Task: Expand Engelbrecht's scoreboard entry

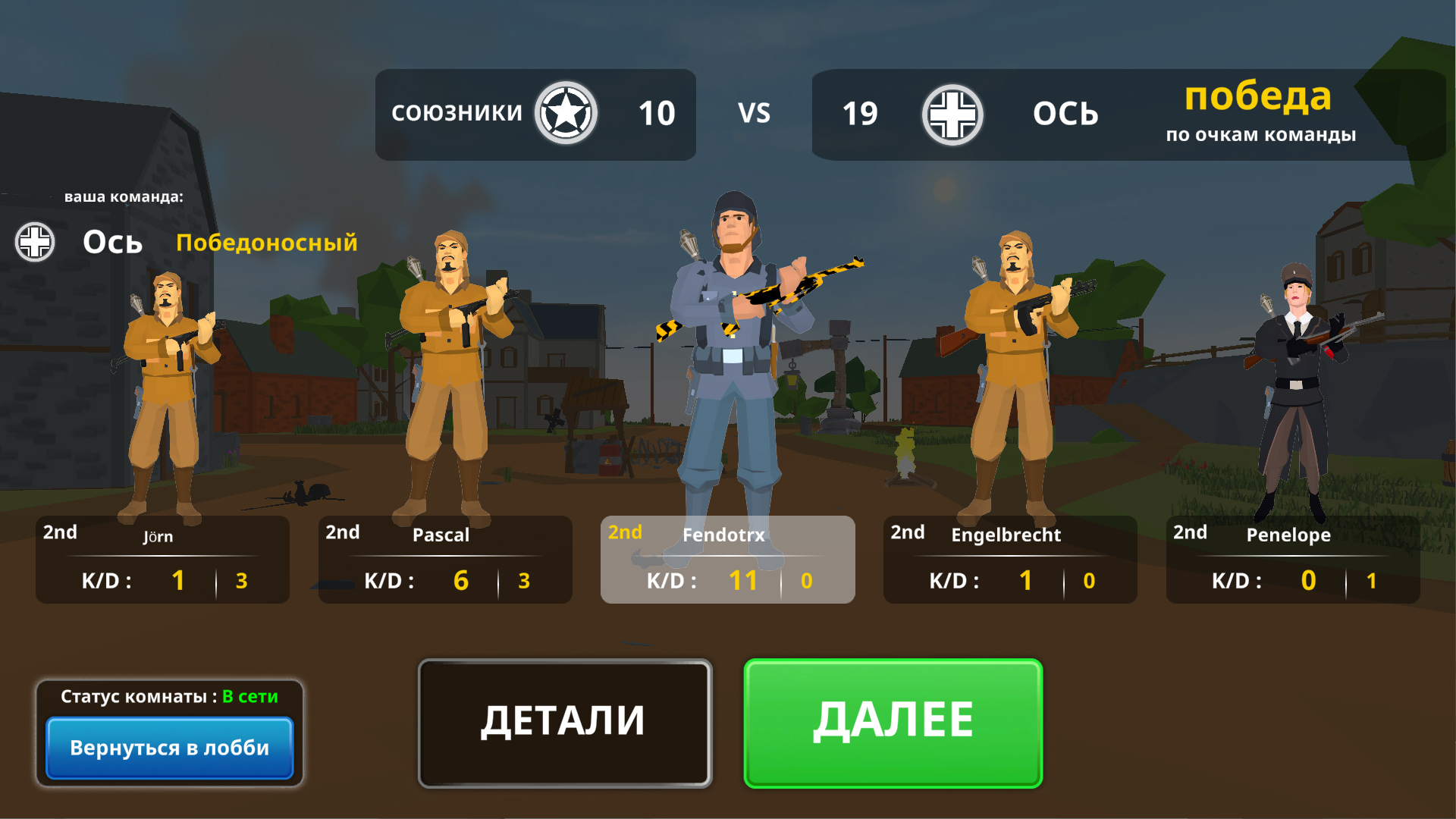Action: 1009,560
